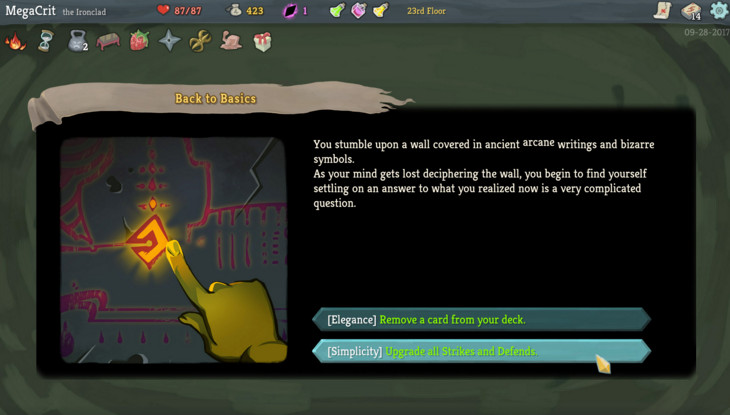Open the map scroll icon
The image size is (730, 415).
tap(662, 11)
